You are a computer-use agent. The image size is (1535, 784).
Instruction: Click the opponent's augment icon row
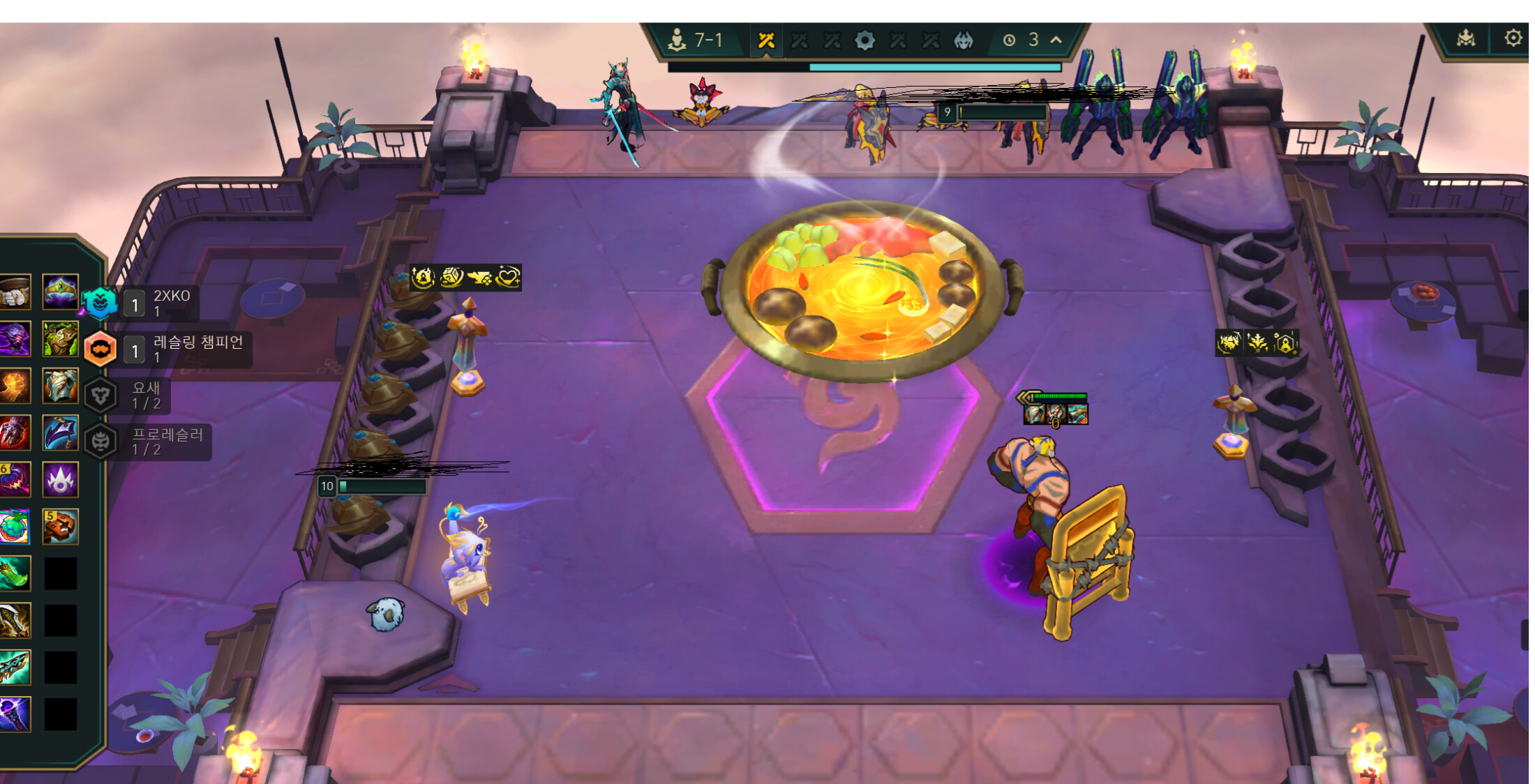1257,343
